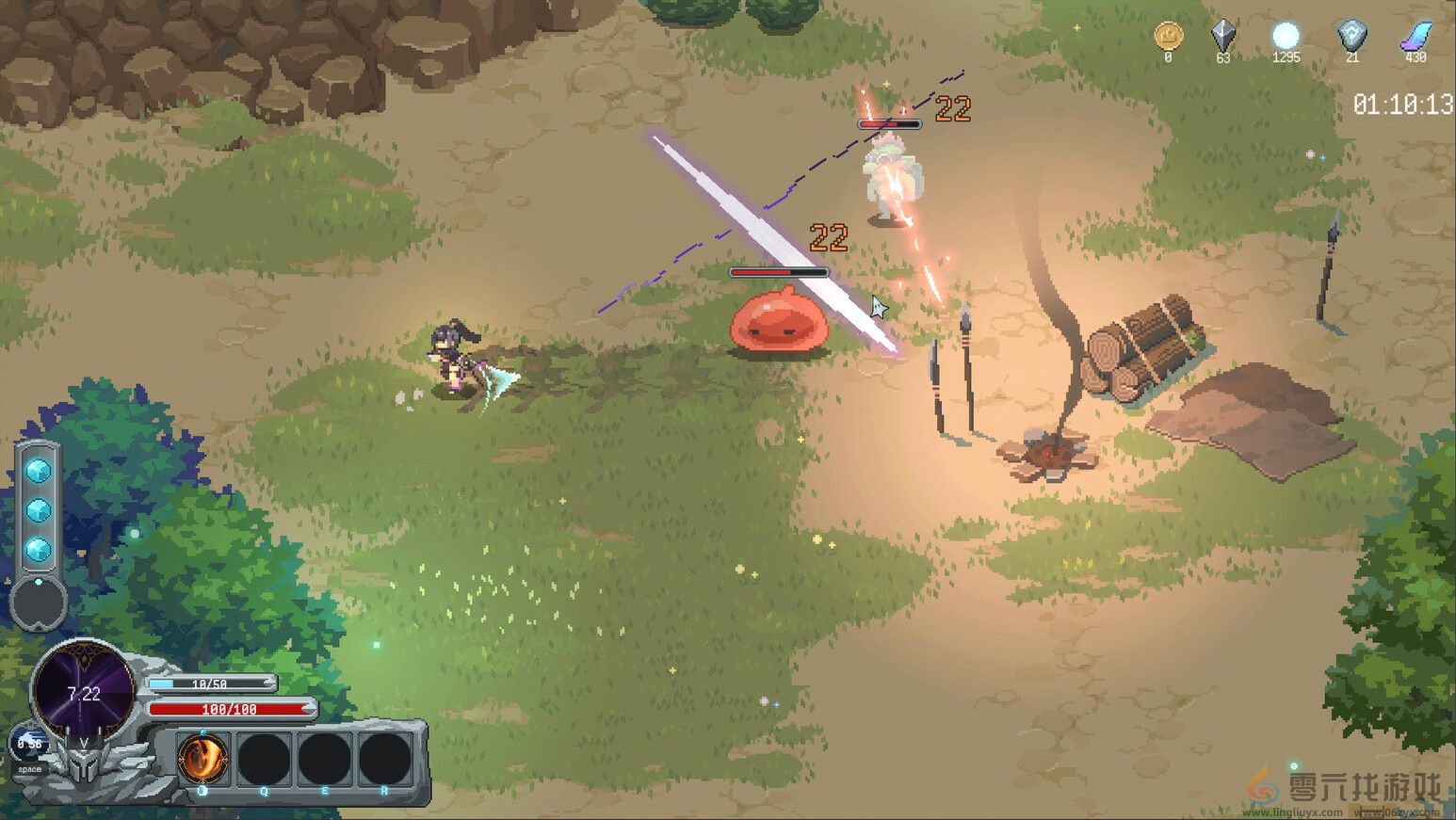Click the top blue gem charge on flask

click(x=39, y=471)
